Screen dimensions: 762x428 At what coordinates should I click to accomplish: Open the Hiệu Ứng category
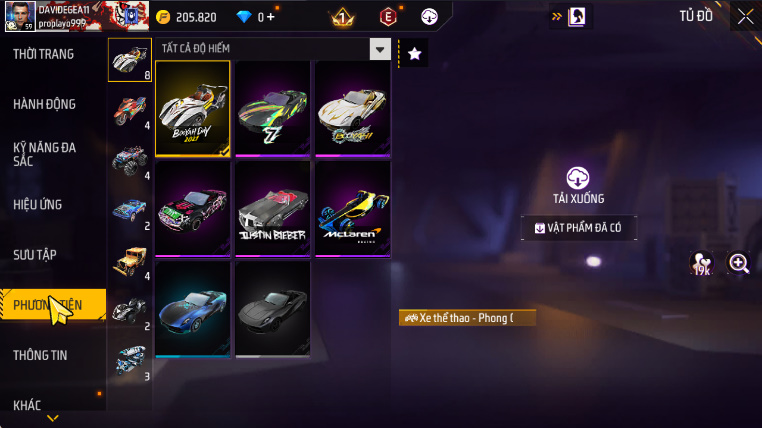point(38,204)
